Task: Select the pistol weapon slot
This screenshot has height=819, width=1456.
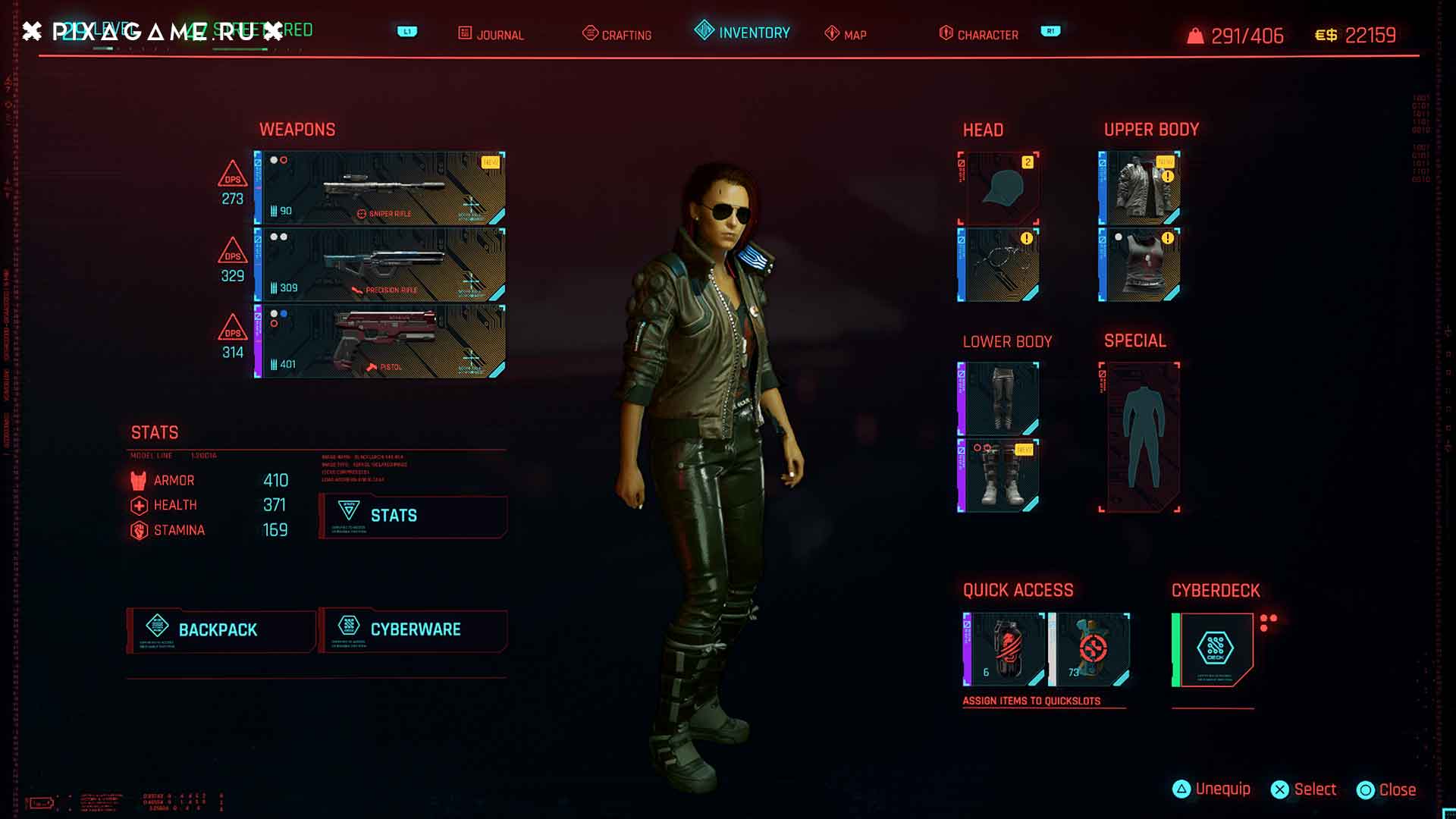Action: (380, 341)
